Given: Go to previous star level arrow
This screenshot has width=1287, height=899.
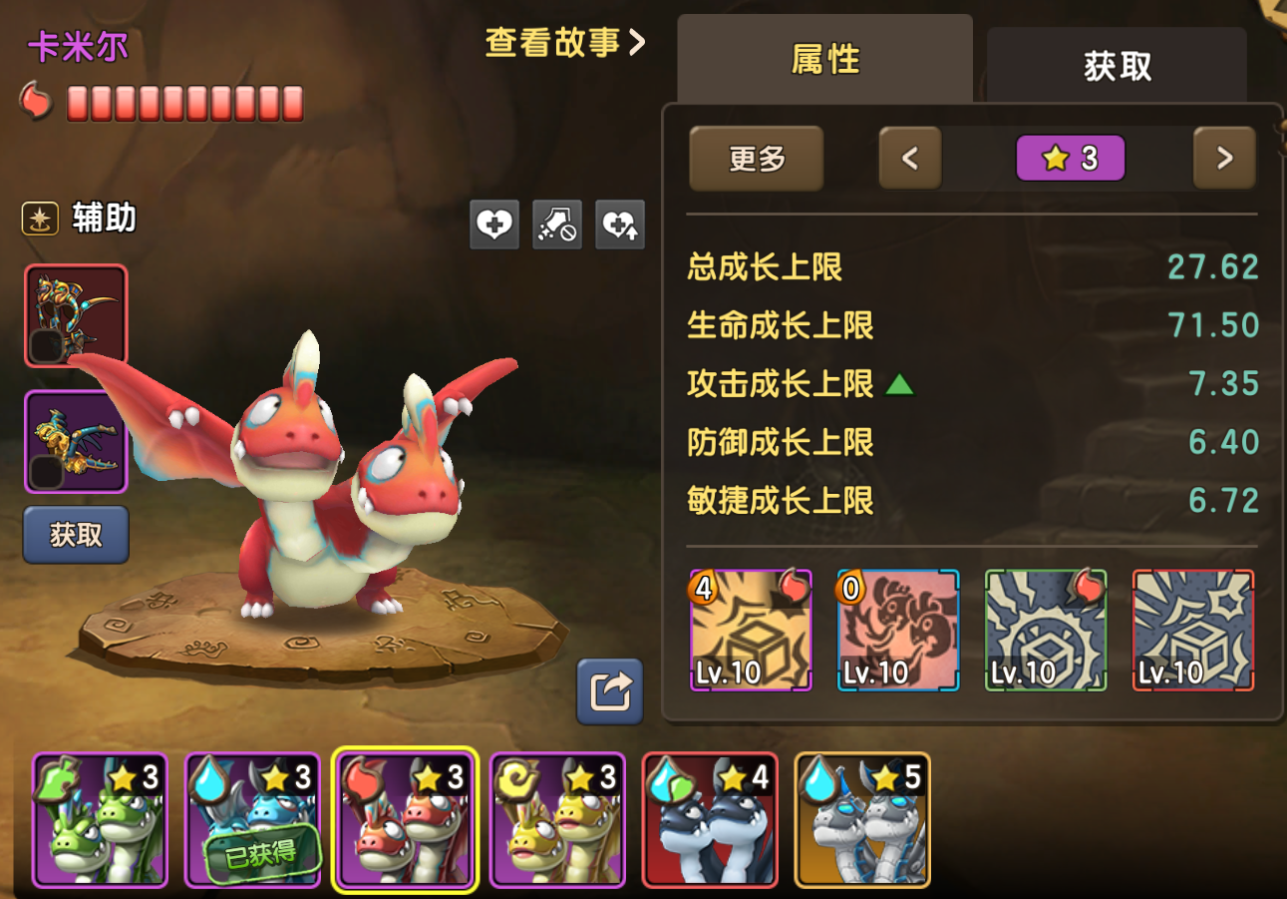Looking at the screenshot, I should pyautogui.click(x=910, y=158).
